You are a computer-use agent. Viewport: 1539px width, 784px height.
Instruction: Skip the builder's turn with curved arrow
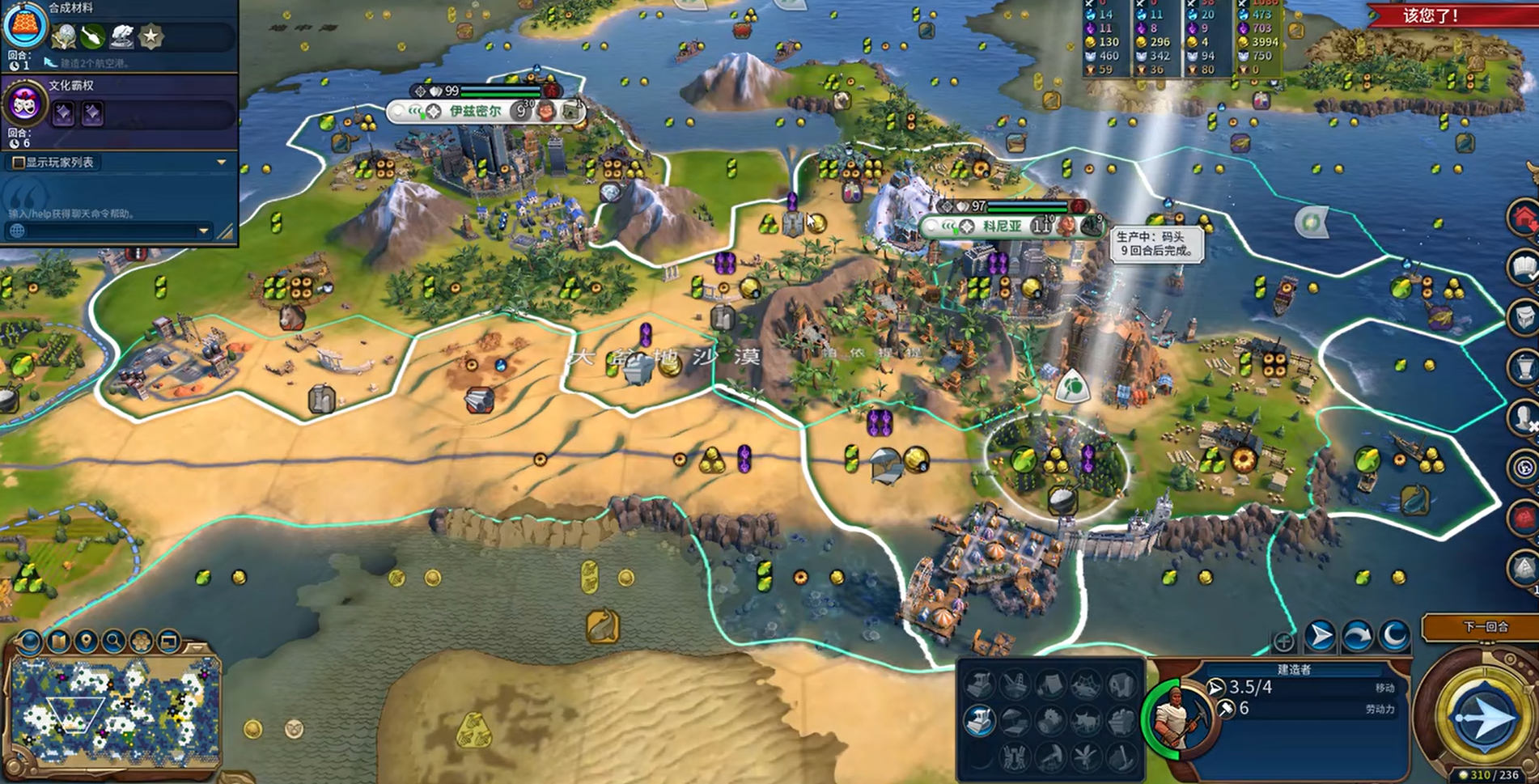[1357, 636]
